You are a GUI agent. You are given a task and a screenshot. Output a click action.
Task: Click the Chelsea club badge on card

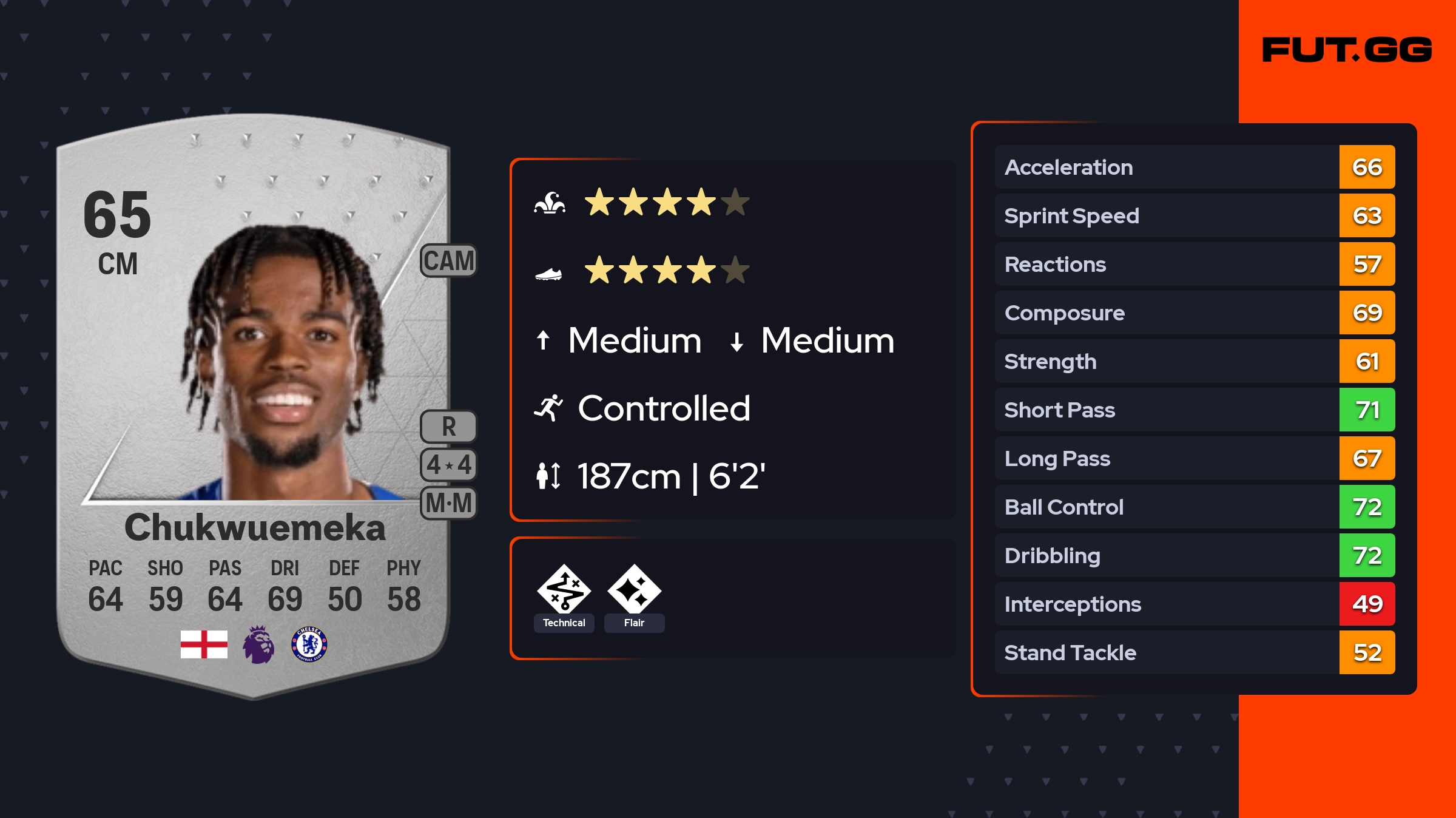tap(309, 644)
